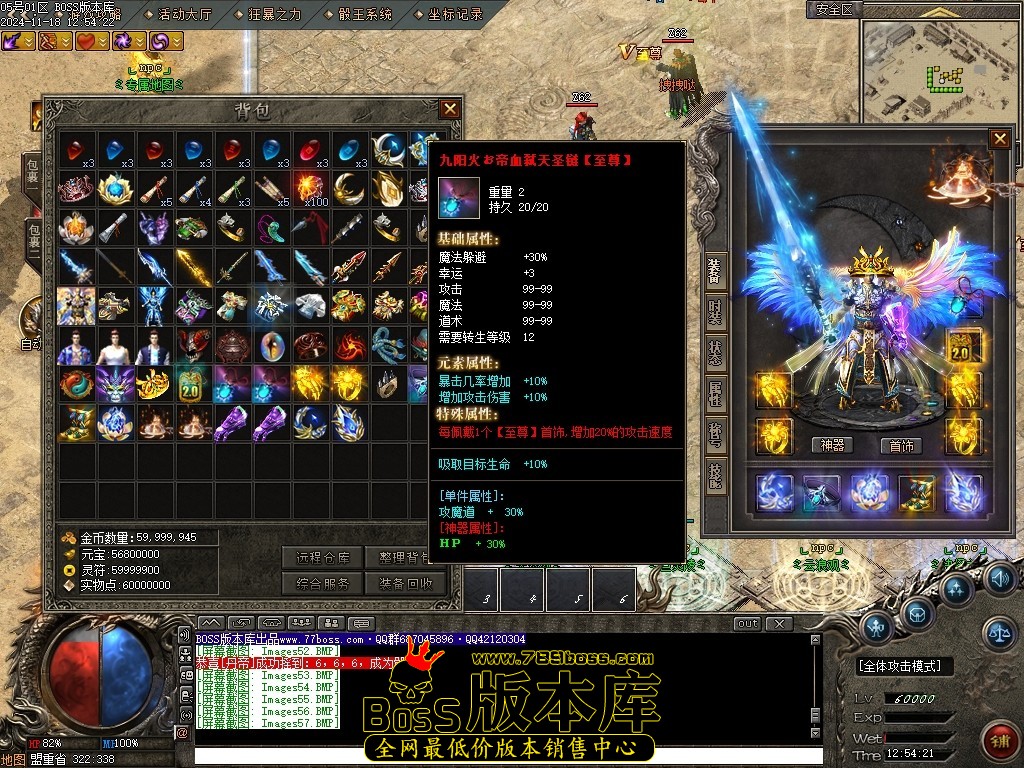Click the 全体攻击模式 attack mode label

pyautogui.click(x=905, y=666)
